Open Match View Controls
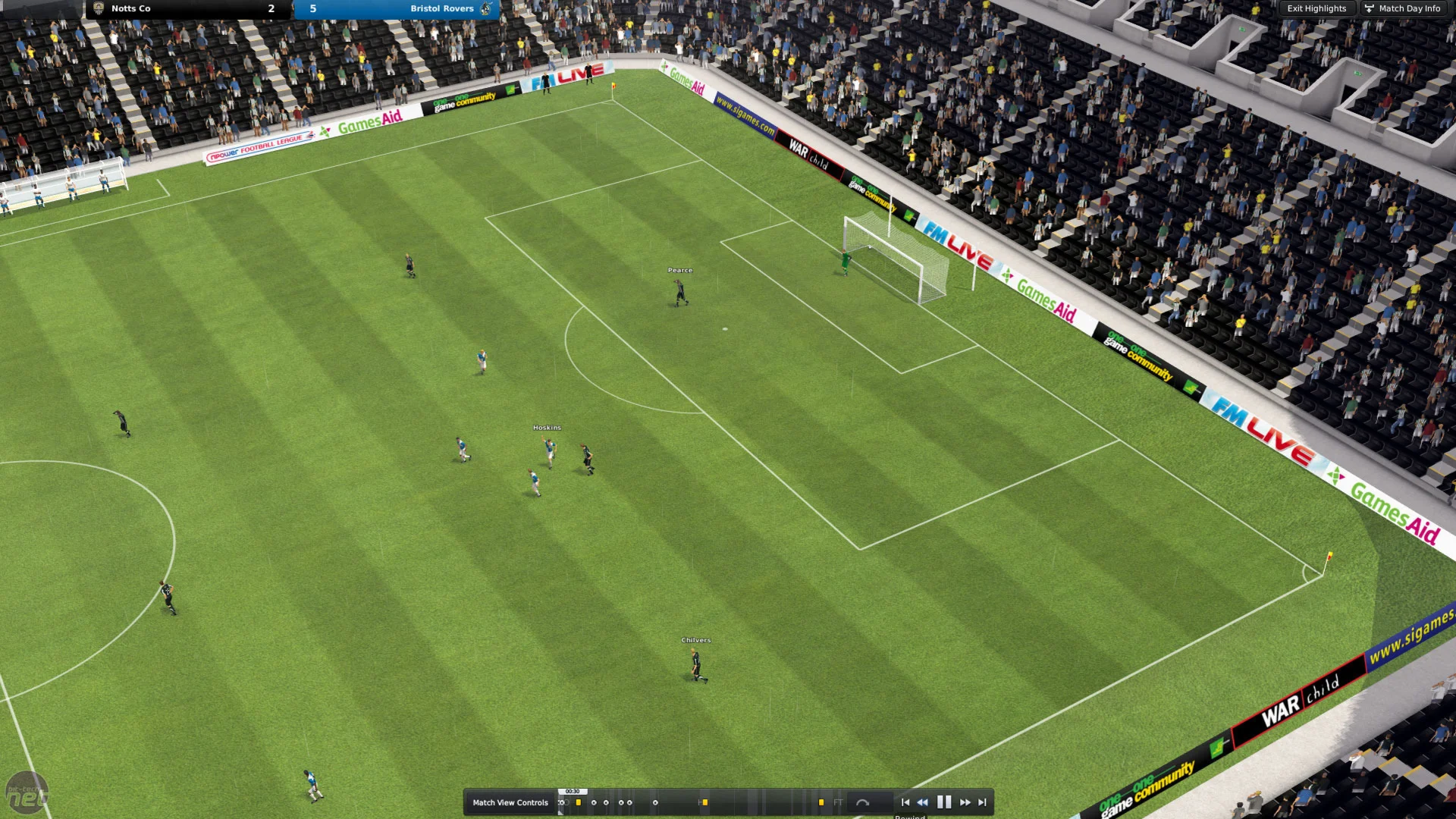 coord(510,802)
